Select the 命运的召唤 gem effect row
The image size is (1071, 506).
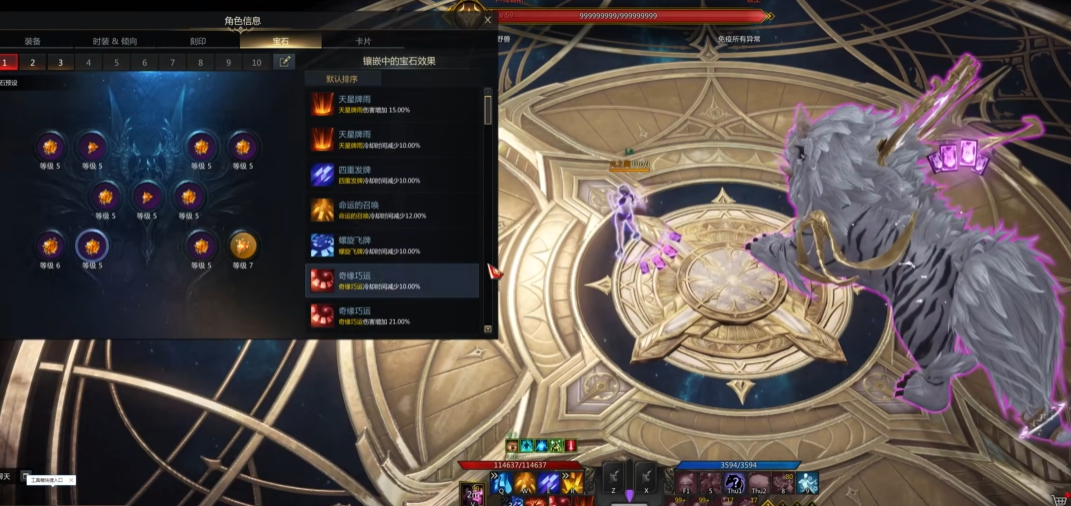[392, 210]
